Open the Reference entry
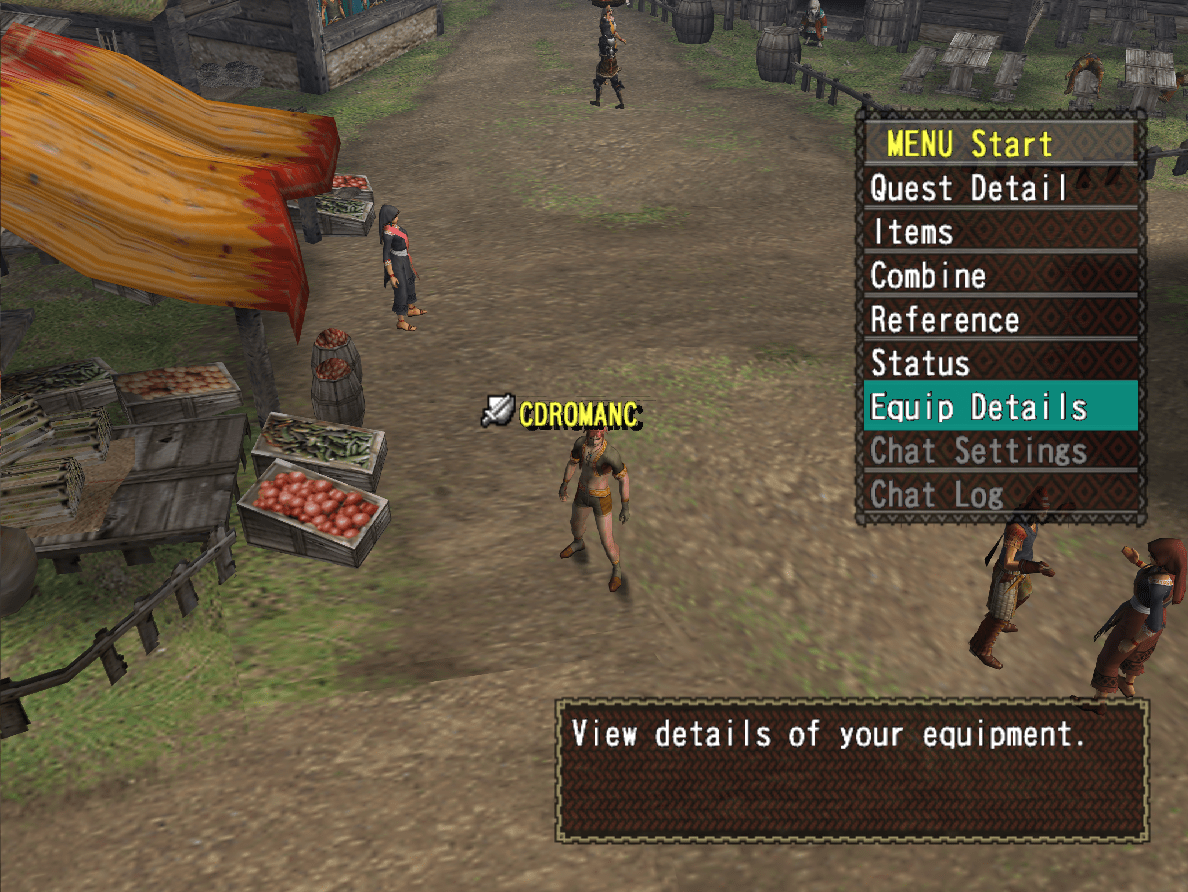 pos(1000,320)
